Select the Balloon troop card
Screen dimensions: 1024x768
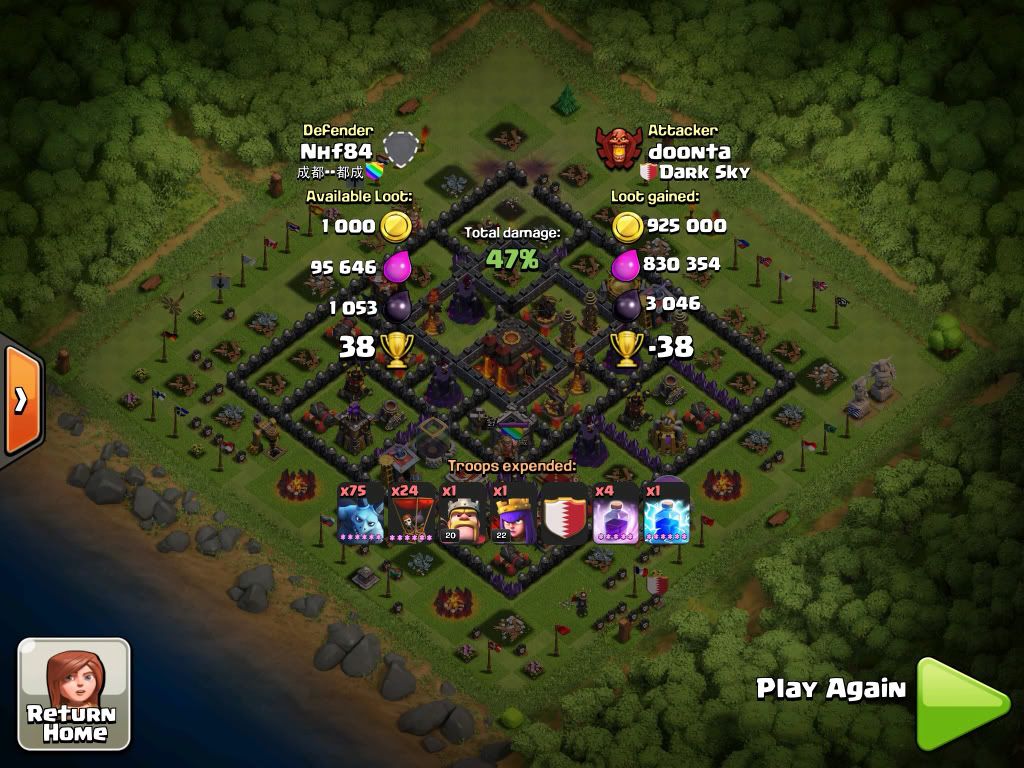411,514
